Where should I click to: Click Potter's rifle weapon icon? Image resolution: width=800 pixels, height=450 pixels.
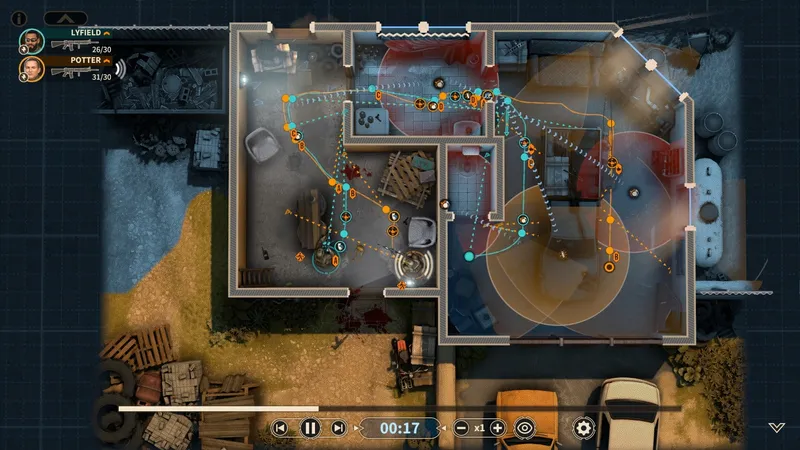[x=70, y=74]
